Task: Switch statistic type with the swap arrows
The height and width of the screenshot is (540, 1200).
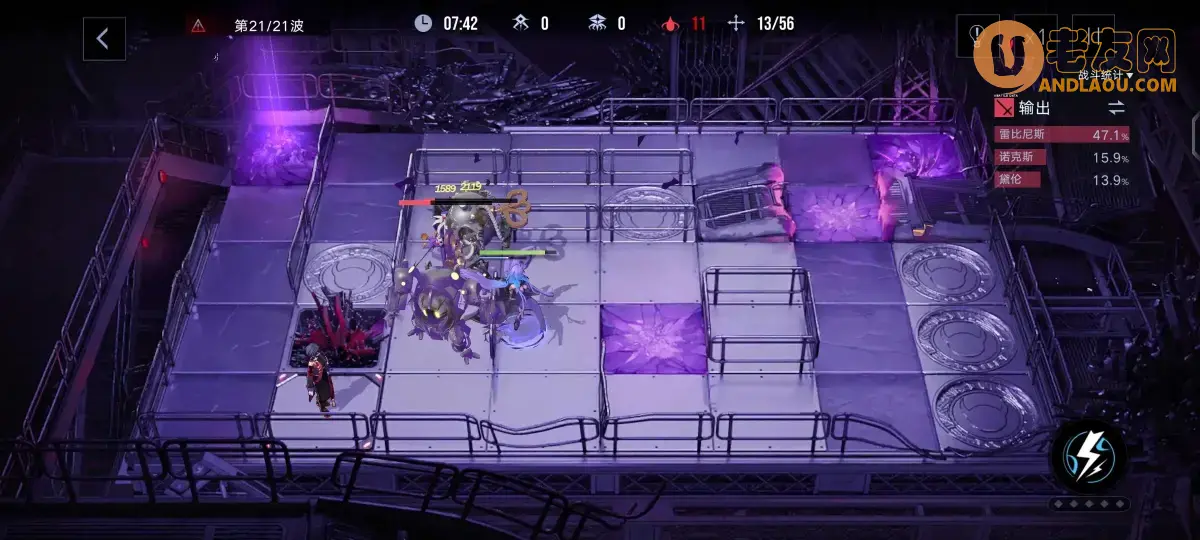Action: [x=1116, y=107]
